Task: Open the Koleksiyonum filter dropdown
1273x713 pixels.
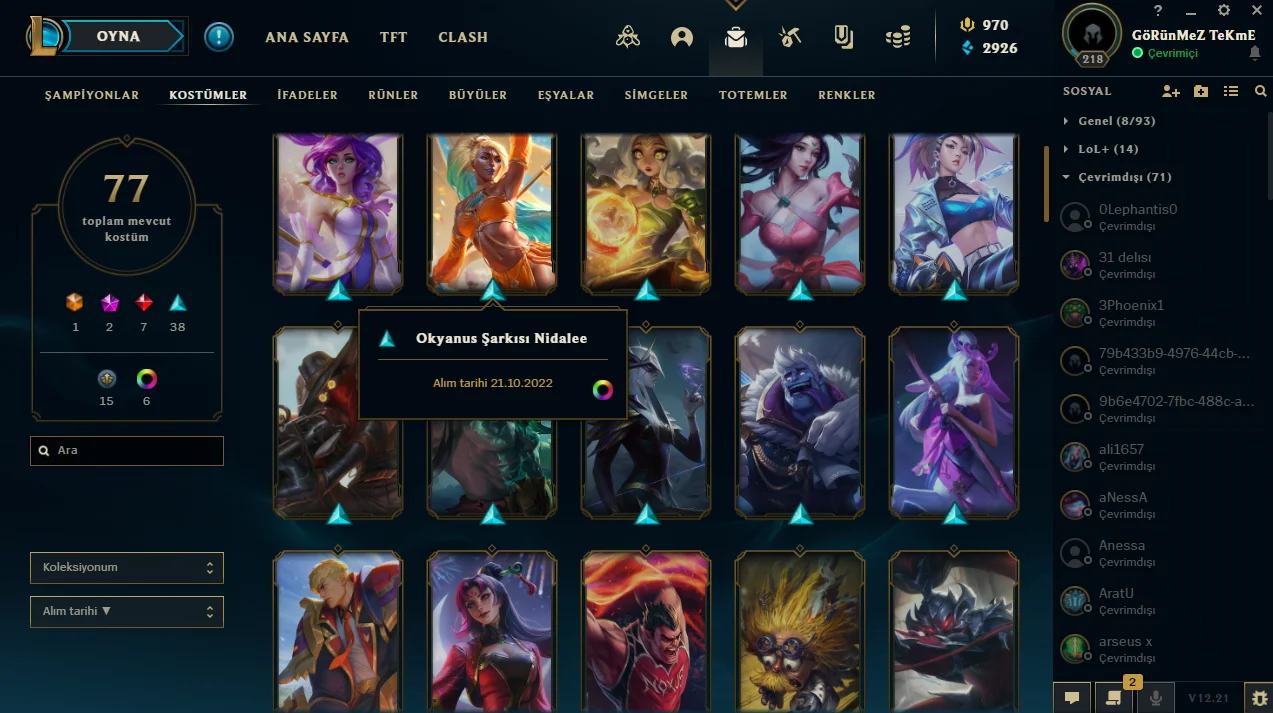Action: click(127, 568)
